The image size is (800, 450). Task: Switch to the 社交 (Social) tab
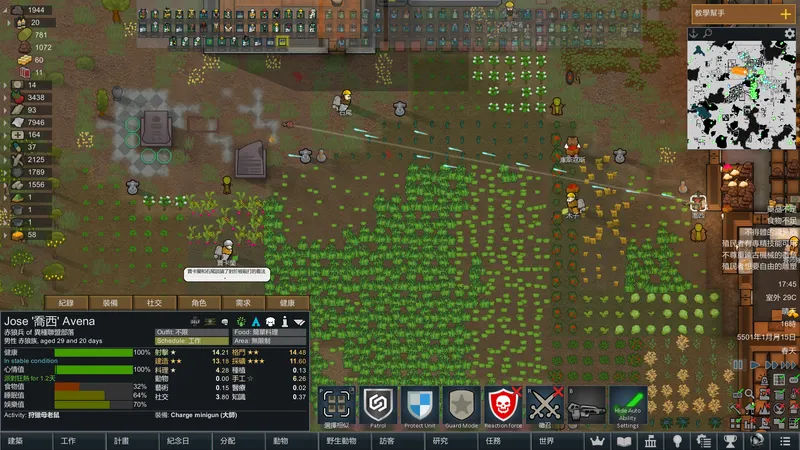click(x=155, y=302)
